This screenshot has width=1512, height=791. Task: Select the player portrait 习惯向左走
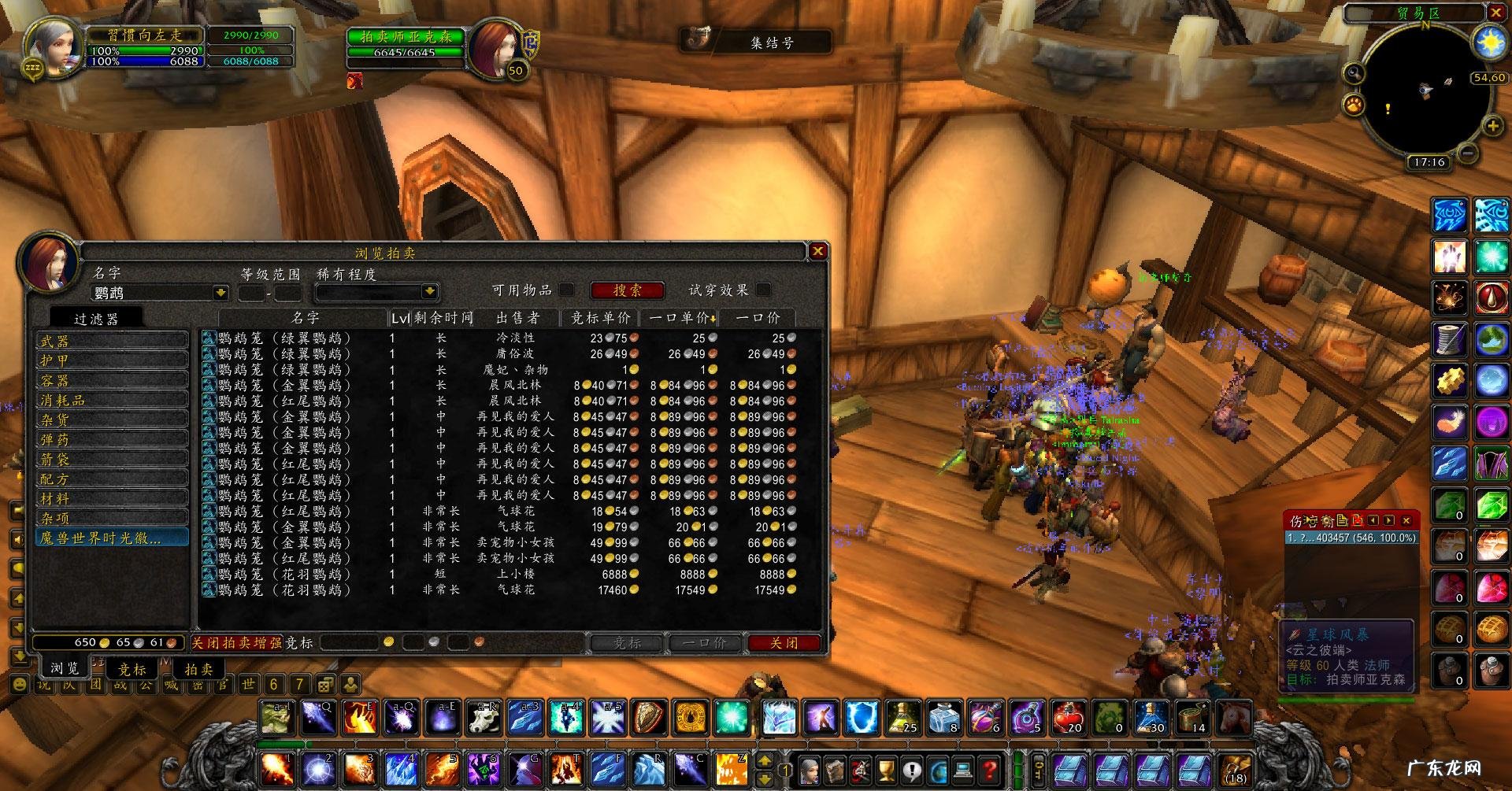51,46
